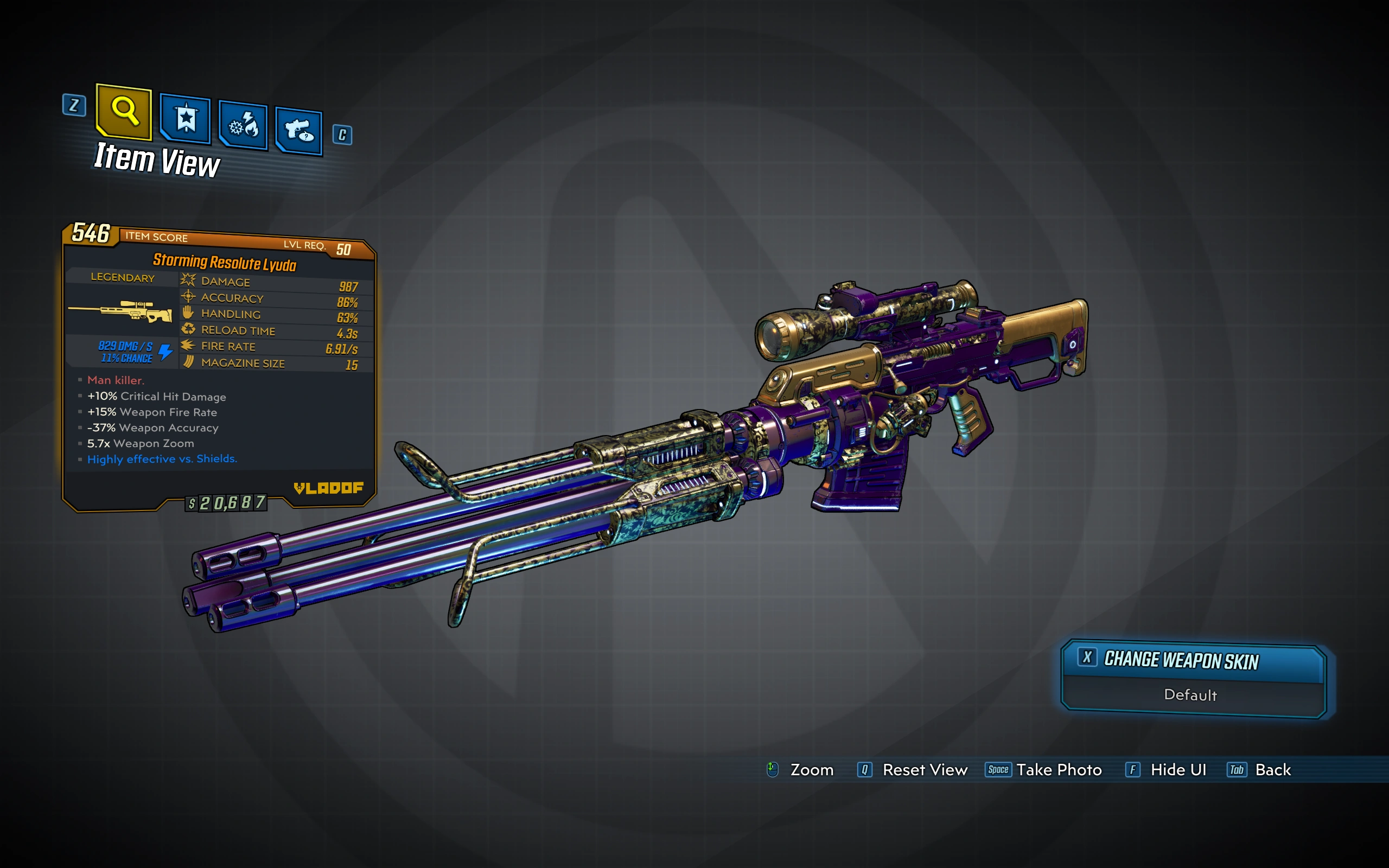Switch to the star badge tab
This screenshot has width=1389, height=868.
(186, 118)
